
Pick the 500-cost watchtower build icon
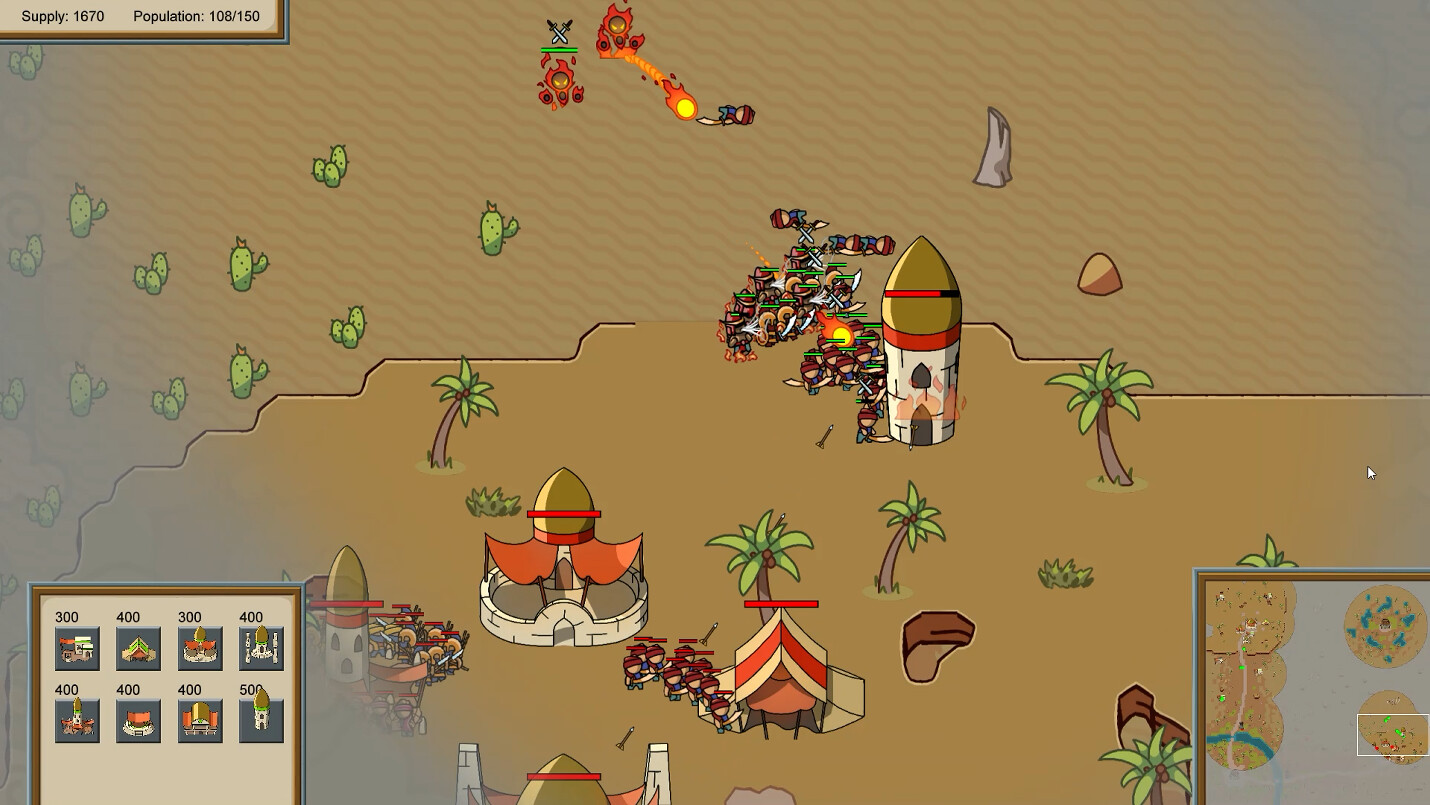click(x=261, y=720)
